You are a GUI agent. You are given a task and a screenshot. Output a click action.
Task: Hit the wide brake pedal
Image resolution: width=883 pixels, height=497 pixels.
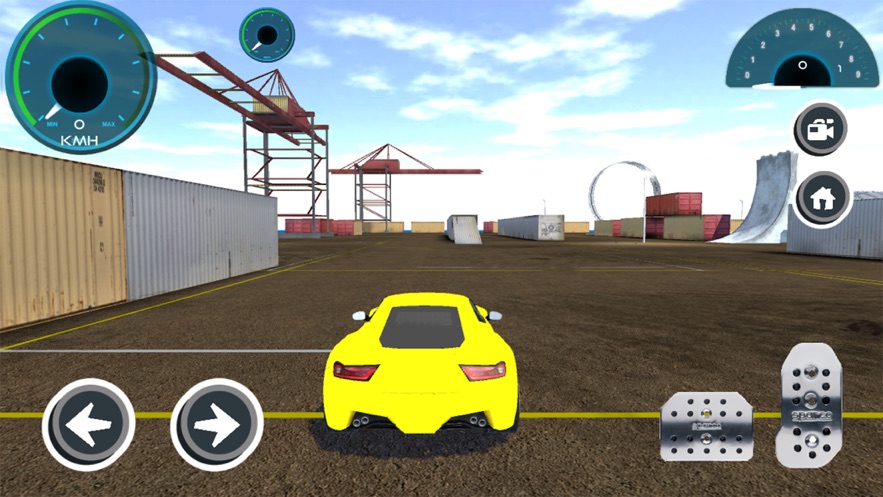(x=704, y=427)
